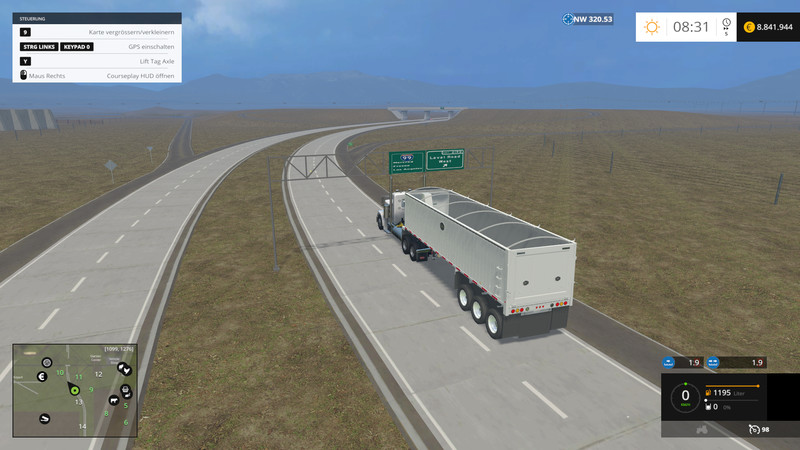800x450 pixels.
Task: Open the minimap in the corner
Action: (x=73, y=390)
